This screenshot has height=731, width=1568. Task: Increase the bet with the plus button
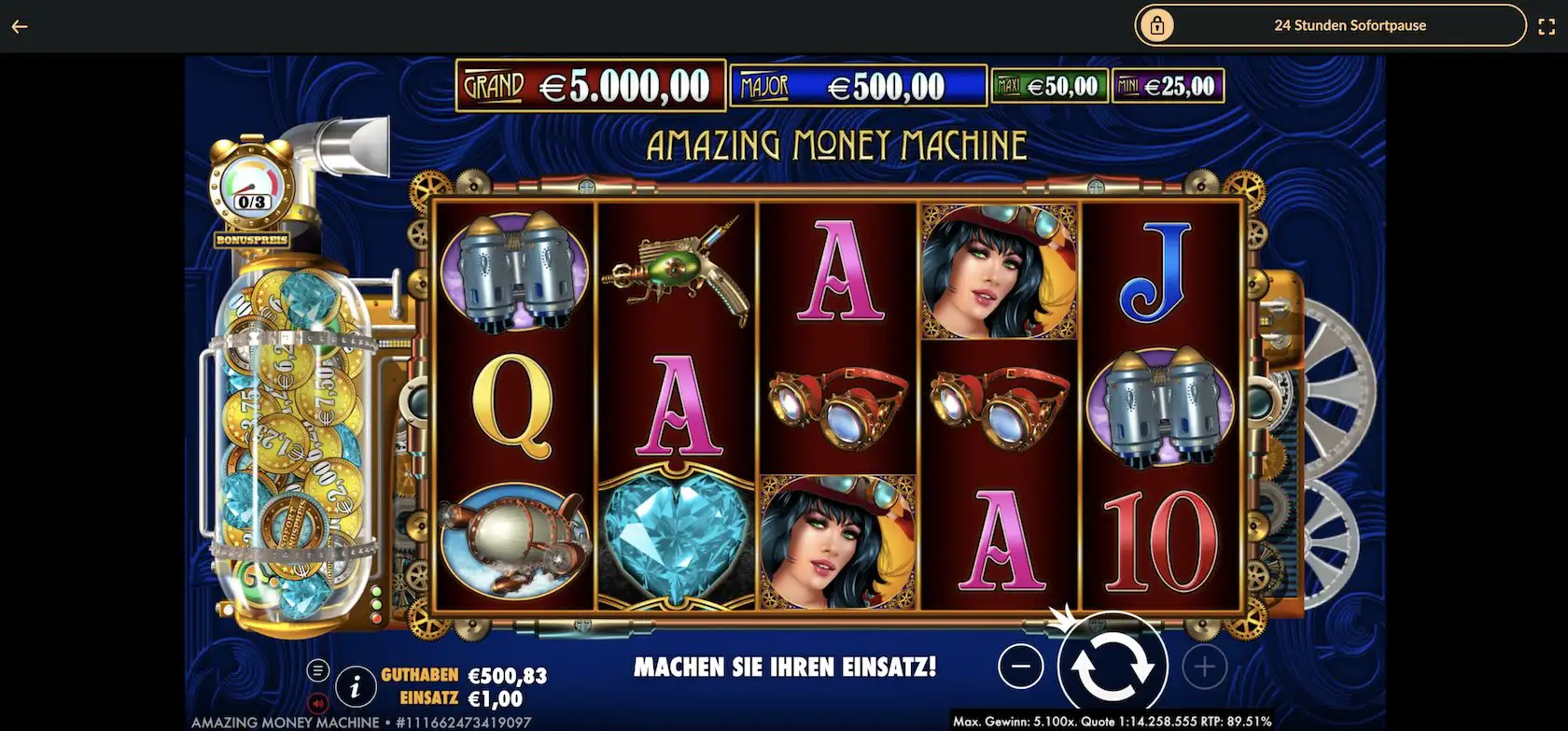(1203, 666)
